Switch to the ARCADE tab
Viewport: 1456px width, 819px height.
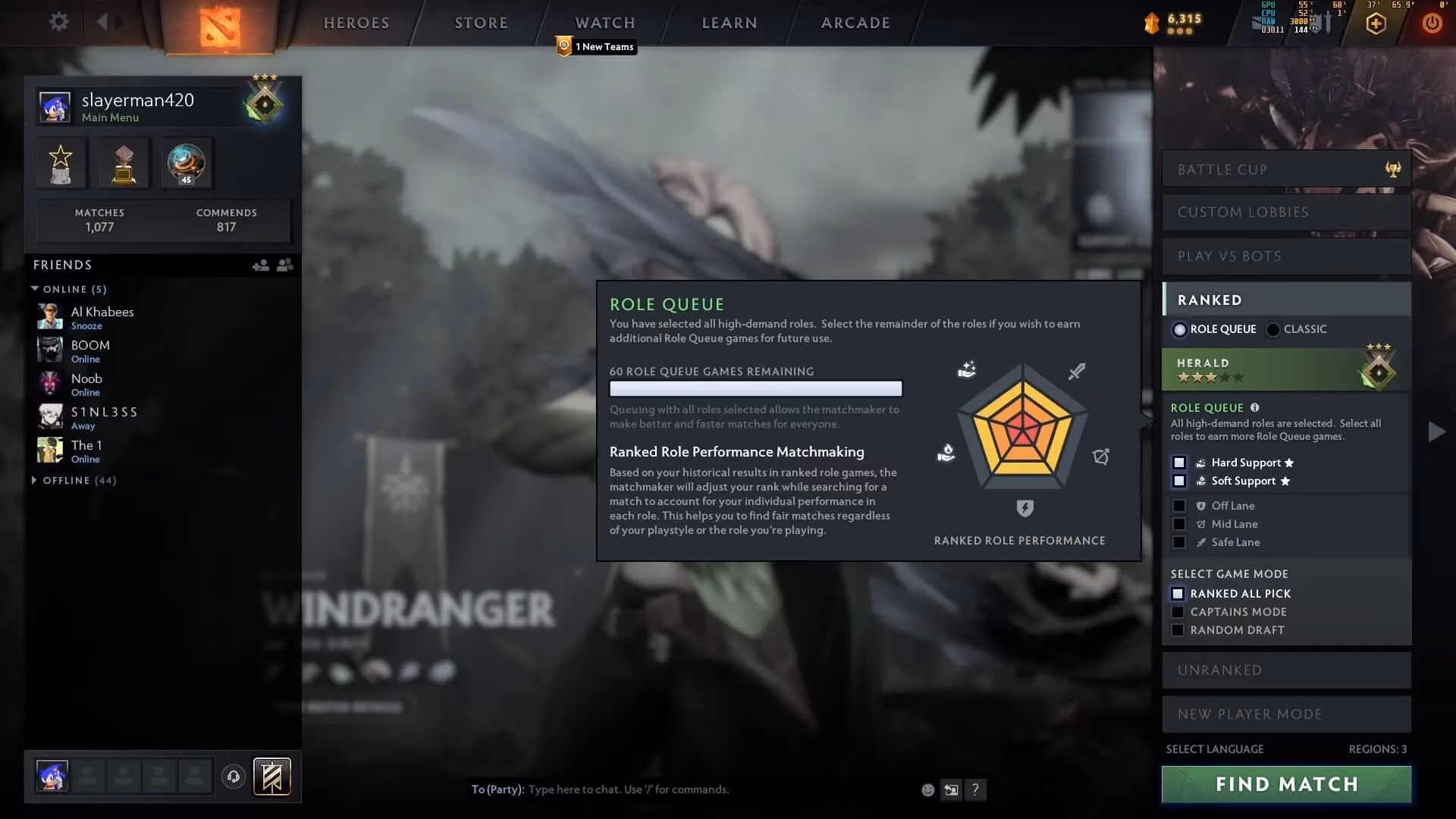855,23
